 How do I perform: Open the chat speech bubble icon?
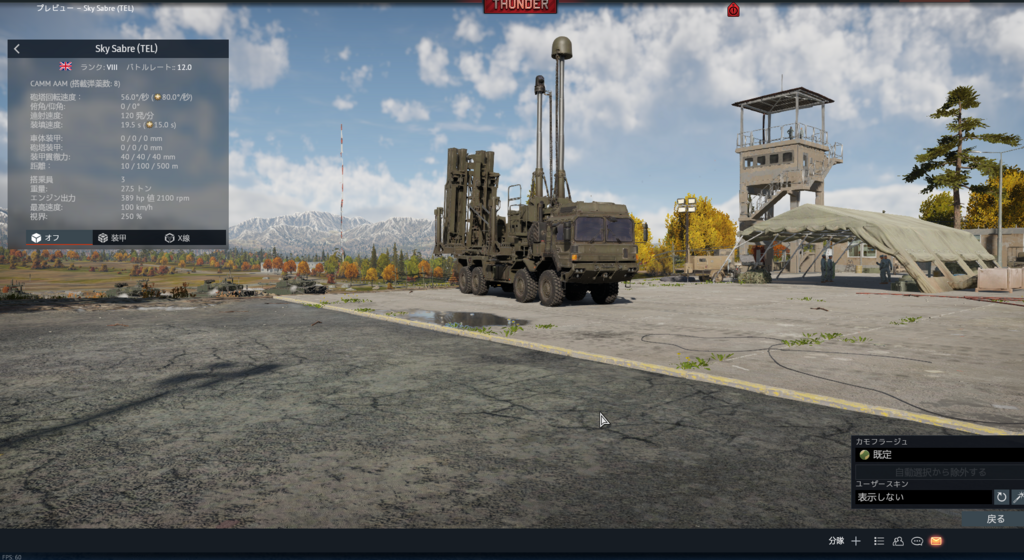pos(917,541)
